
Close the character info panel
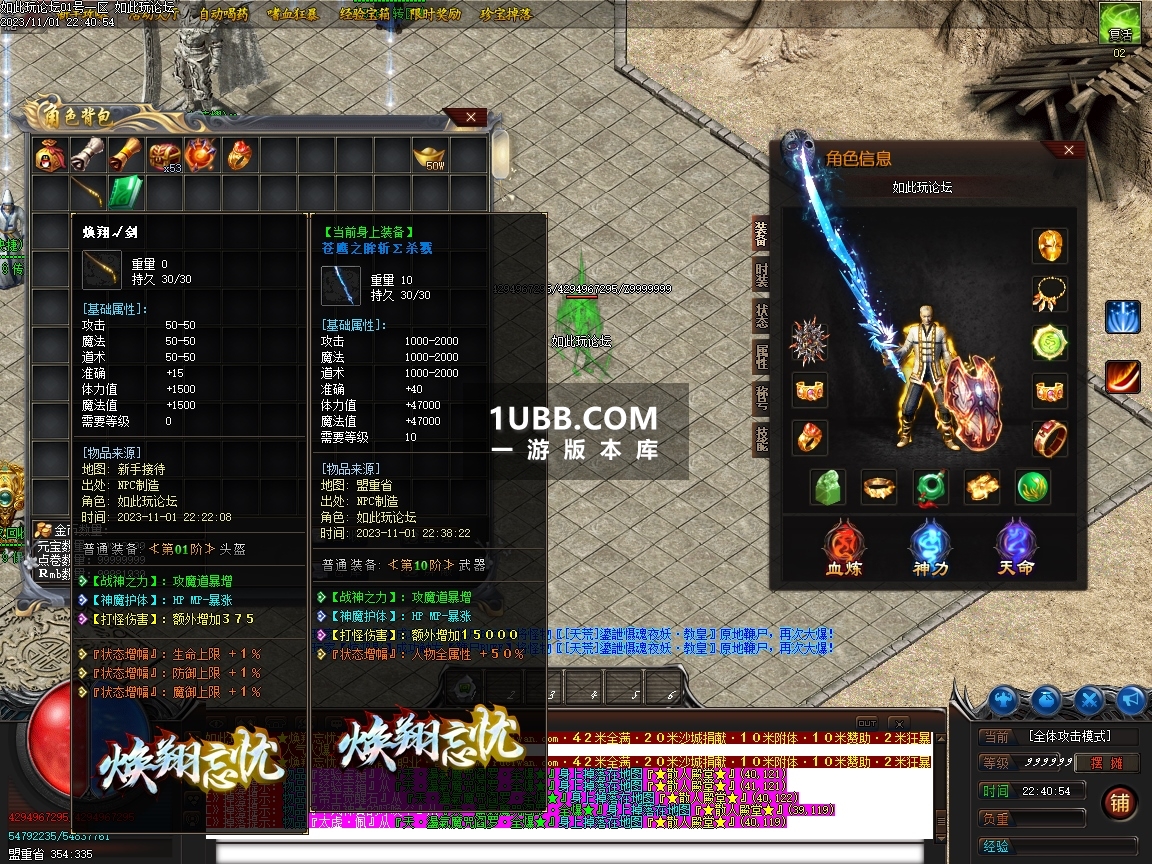(x=1069, y=150)
